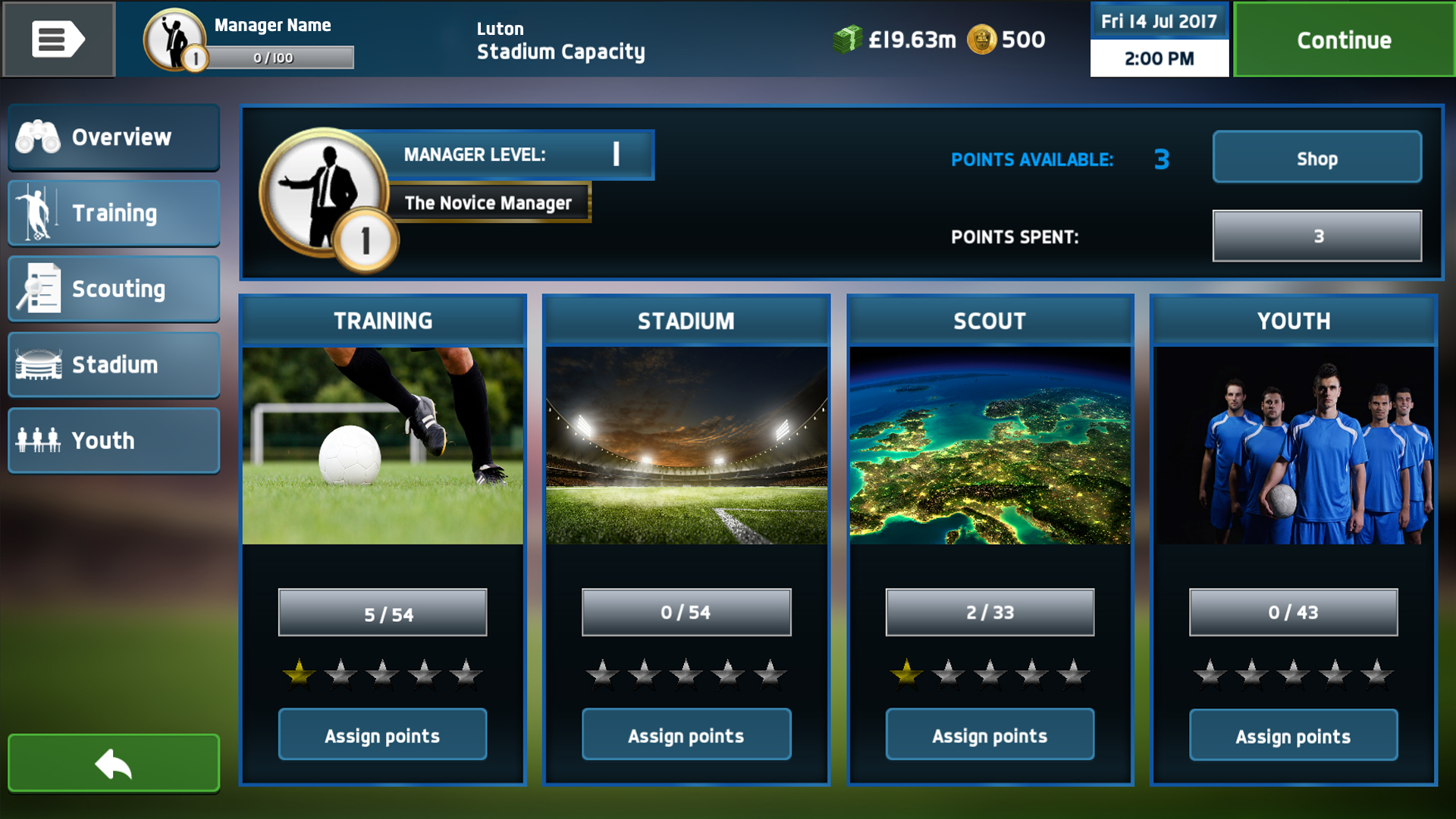Go back with the green arrow button
The width and height of the screenshot is (1456, 819).
pyautogui.click(x=114, y=764)
